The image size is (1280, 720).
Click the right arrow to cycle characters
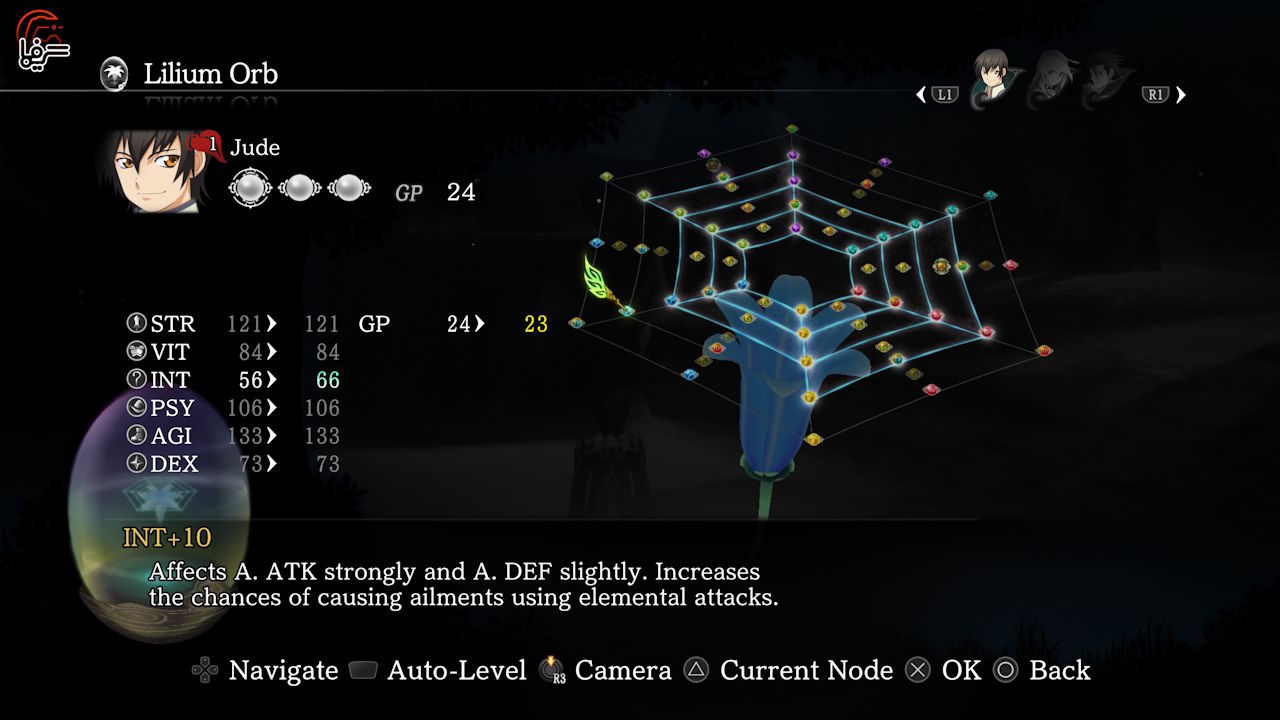(x=1181, y=95)
